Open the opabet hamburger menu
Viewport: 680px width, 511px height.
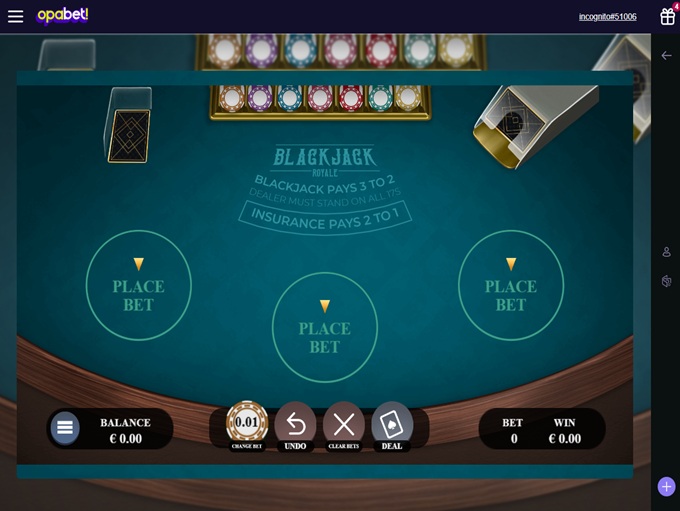[15, 16]
